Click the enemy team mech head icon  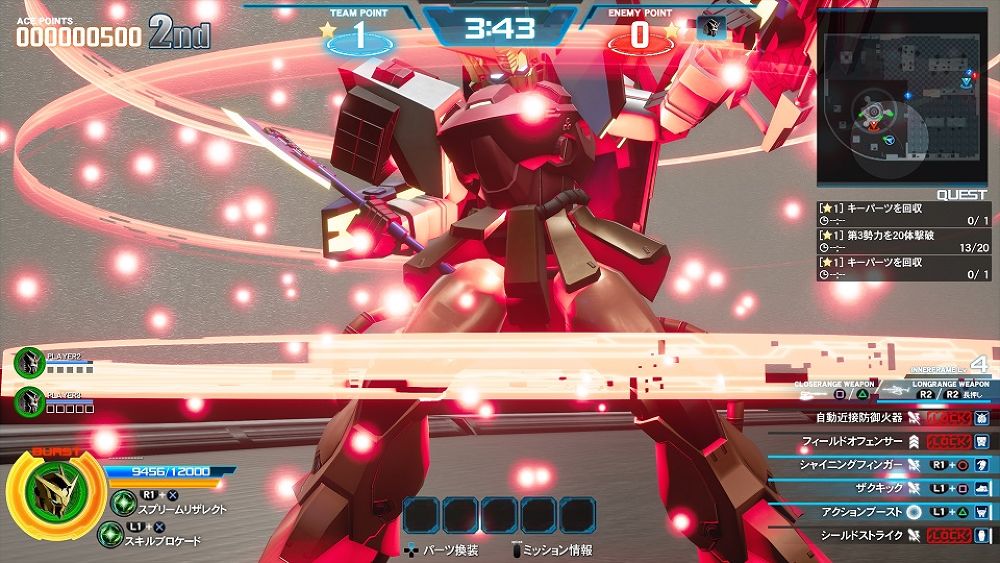(x=712, y=28)
